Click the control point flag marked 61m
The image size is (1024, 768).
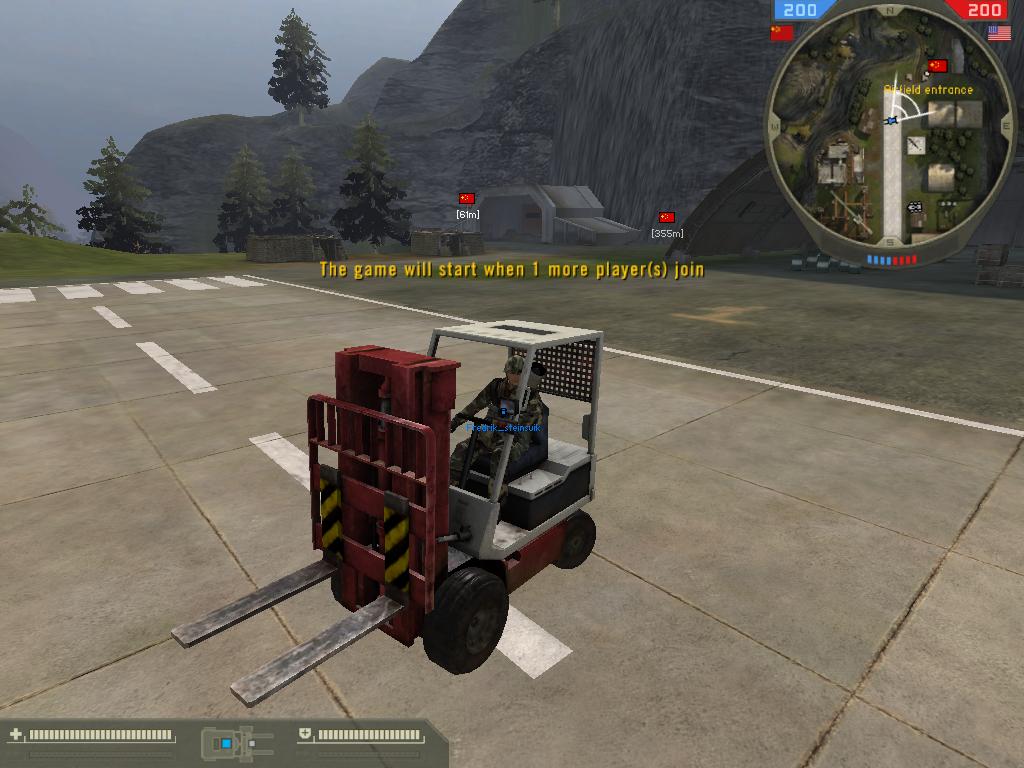(467, 199)
